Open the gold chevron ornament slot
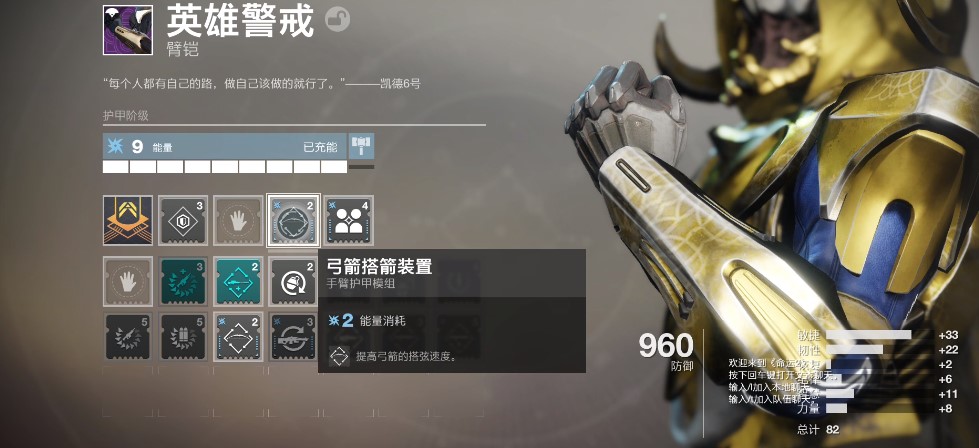Viewport: 979px width, 448px height. tap(128, 220)
